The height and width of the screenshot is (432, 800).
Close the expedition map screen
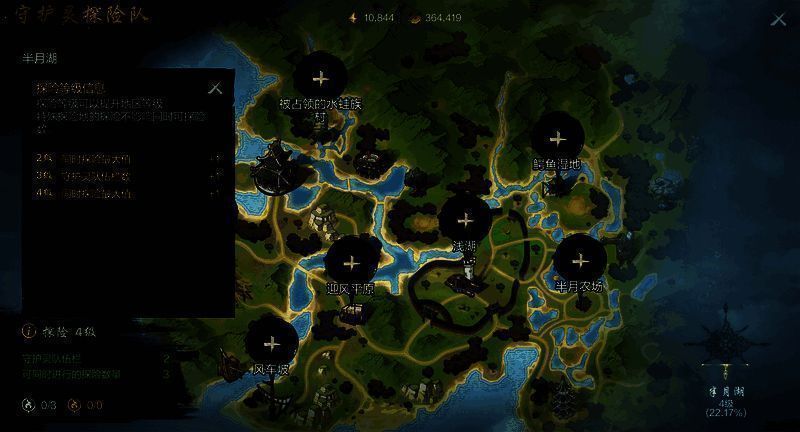click(x=778, y=19)
